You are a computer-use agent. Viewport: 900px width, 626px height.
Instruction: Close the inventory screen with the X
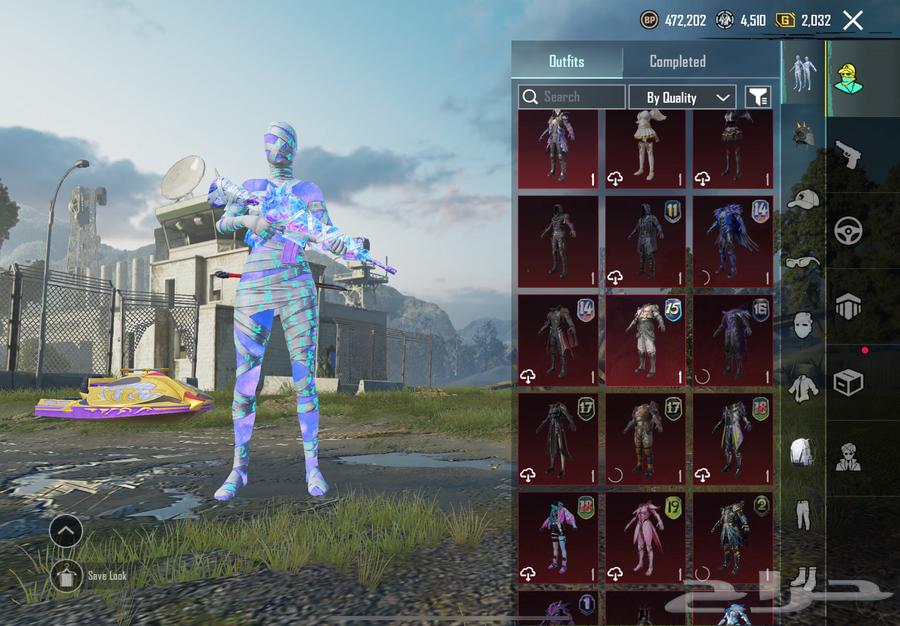tap(852, 20)
